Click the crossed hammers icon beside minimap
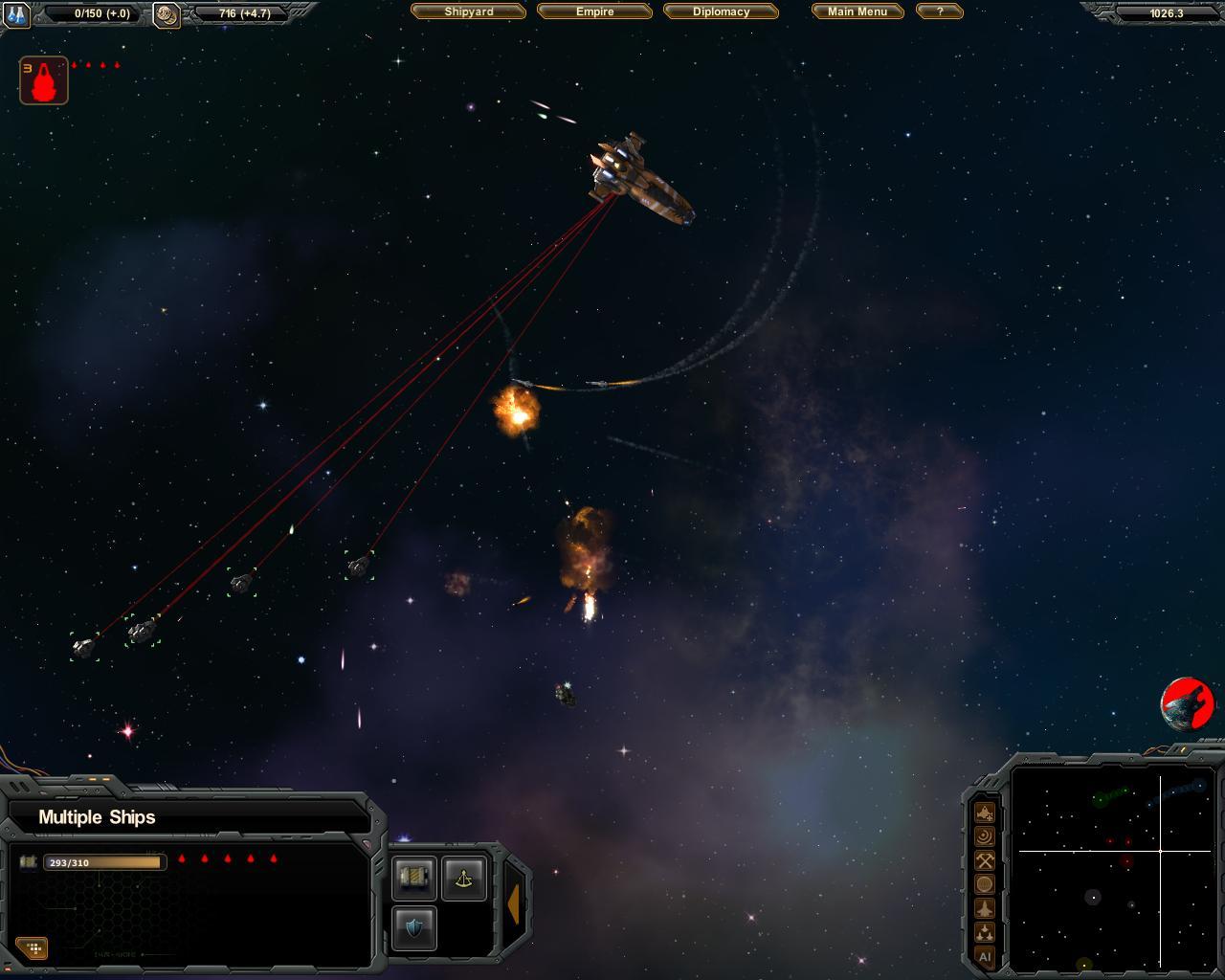 pos(984,860)
